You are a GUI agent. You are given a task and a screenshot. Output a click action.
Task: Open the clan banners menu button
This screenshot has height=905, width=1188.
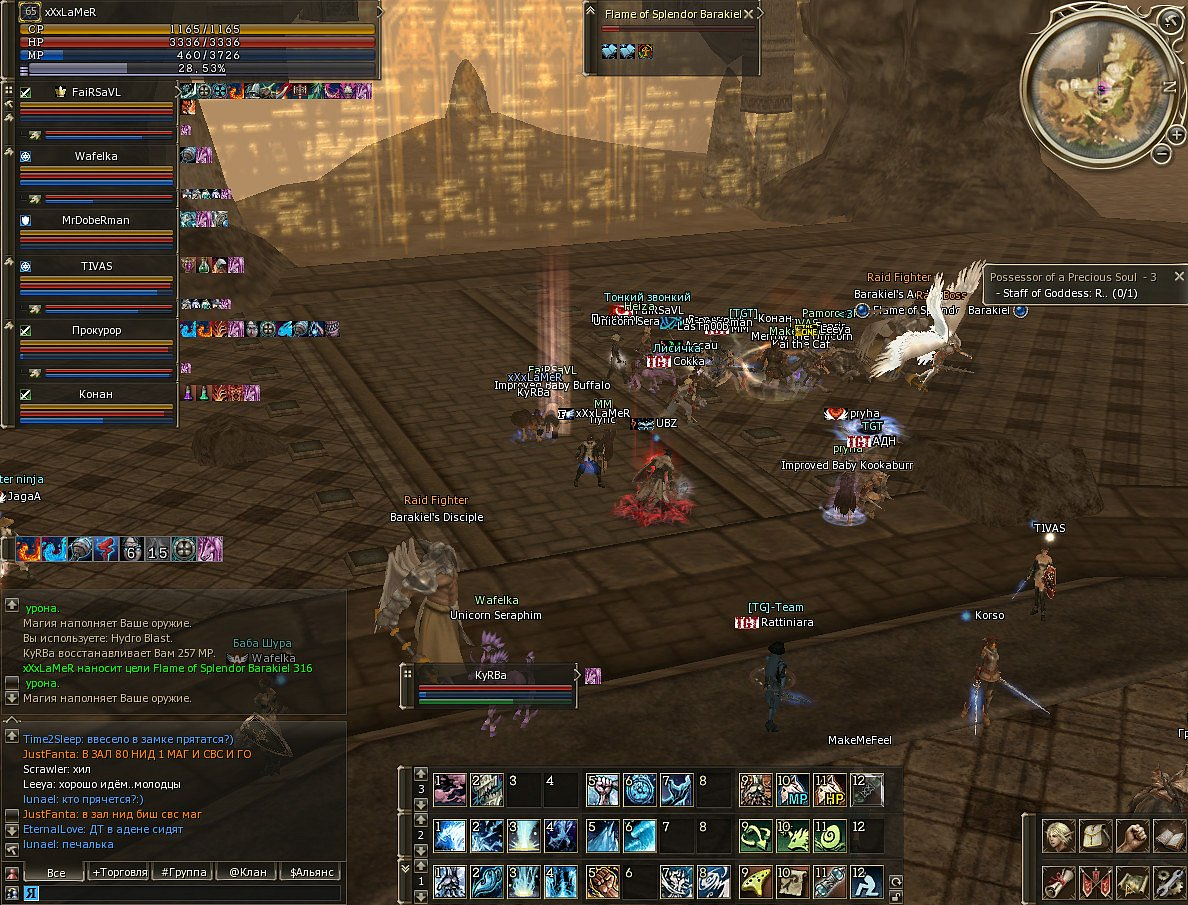click(1096, 882)
